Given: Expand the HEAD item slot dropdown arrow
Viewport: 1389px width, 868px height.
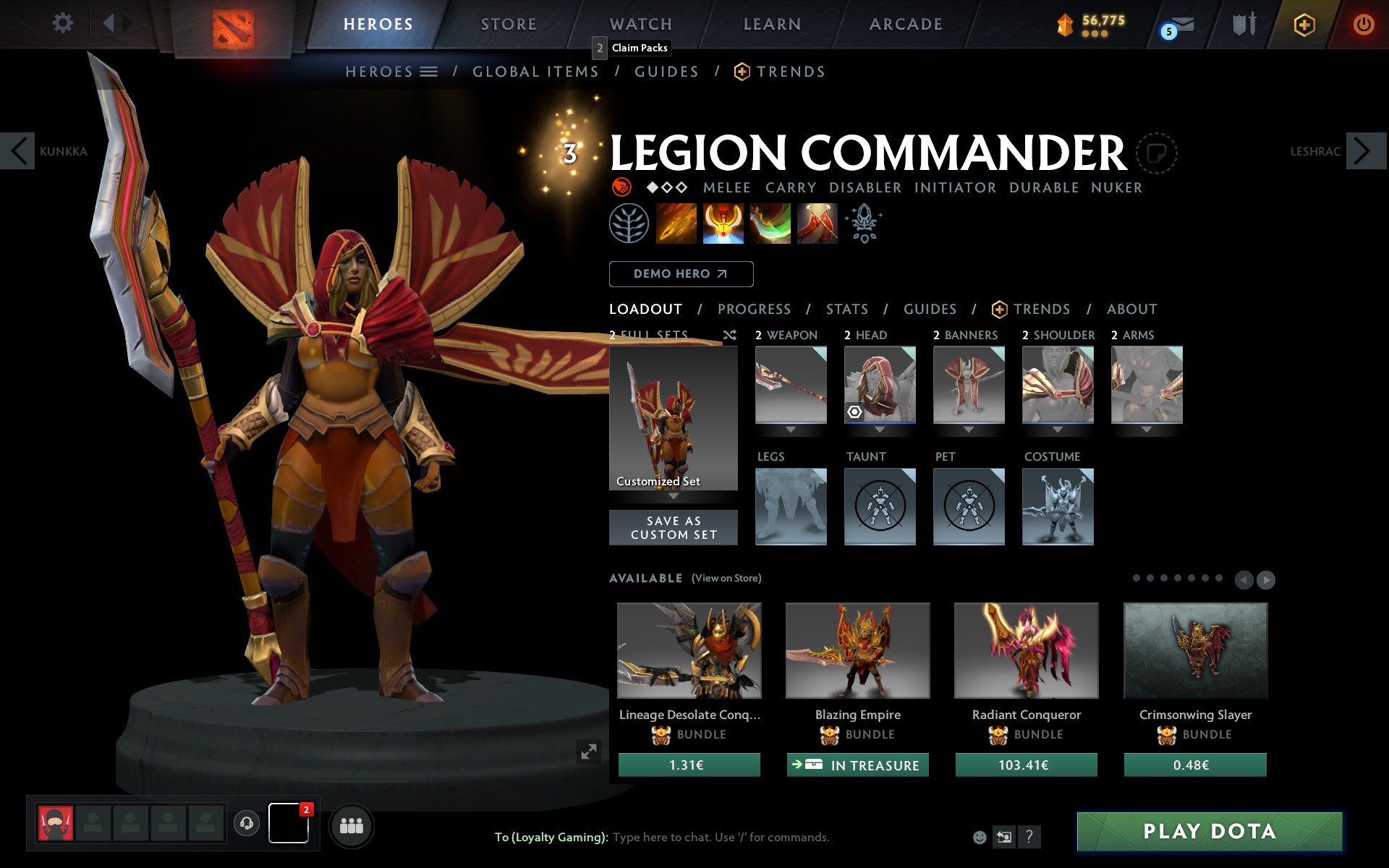Looking at the screenshot, I should (x=880, y=428).
